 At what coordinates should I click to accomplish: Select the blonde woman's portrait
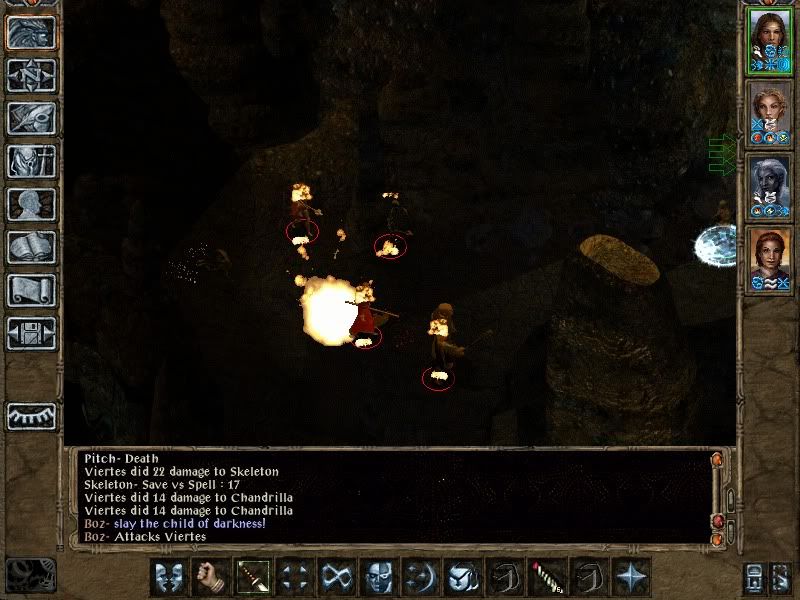tap(769, 112)
